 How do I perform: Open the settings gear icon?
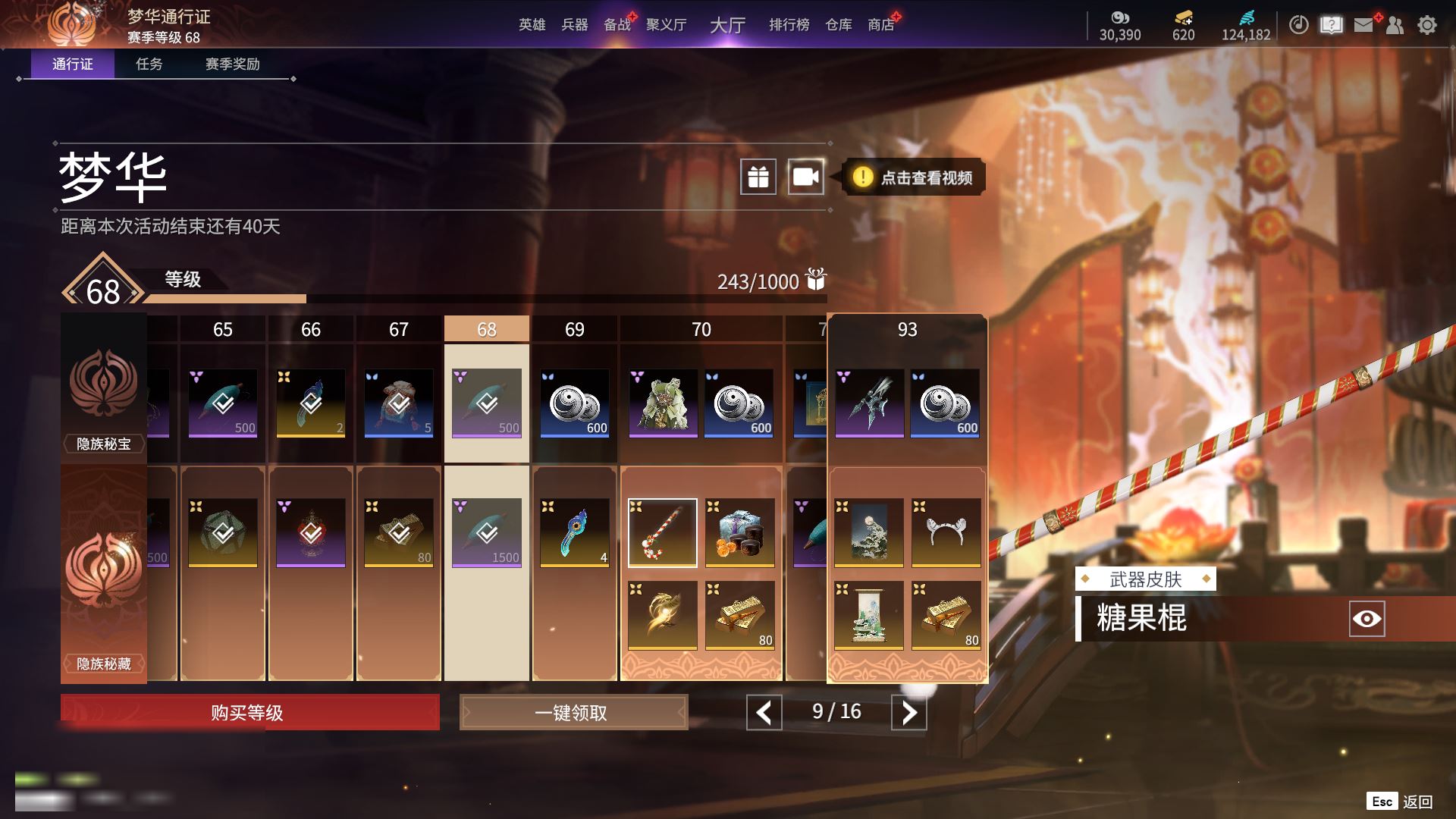click(1426, 25)
